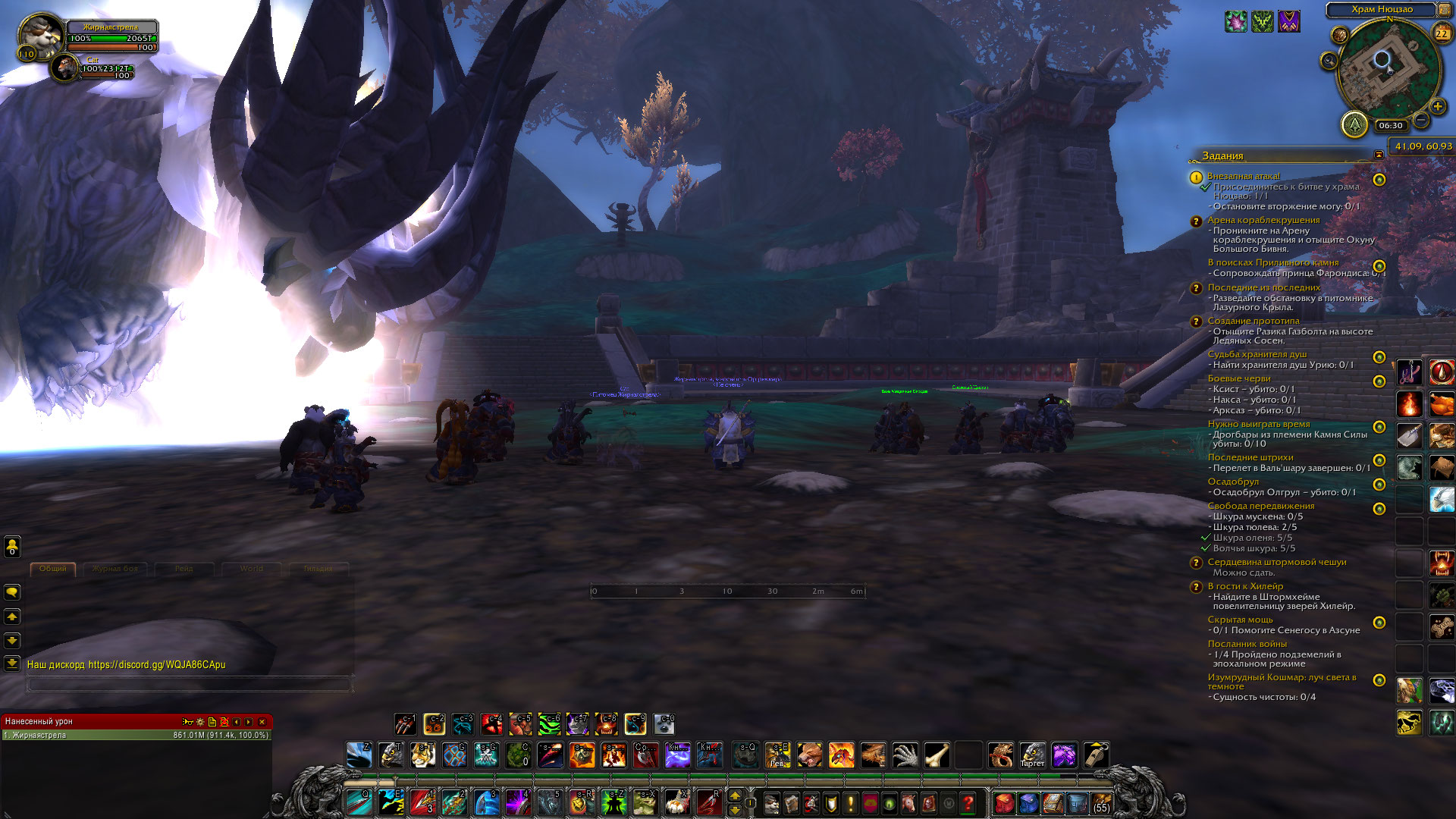Zoom in on the minimap
Image resolution: width=1456 pixels, height=819 pixels.
point(1437,107)
